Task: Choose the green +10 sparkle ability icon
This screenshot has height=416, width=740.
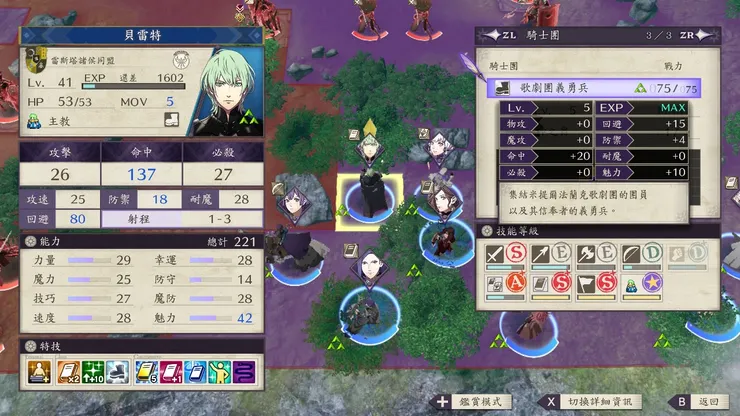Action: [93, 374]
